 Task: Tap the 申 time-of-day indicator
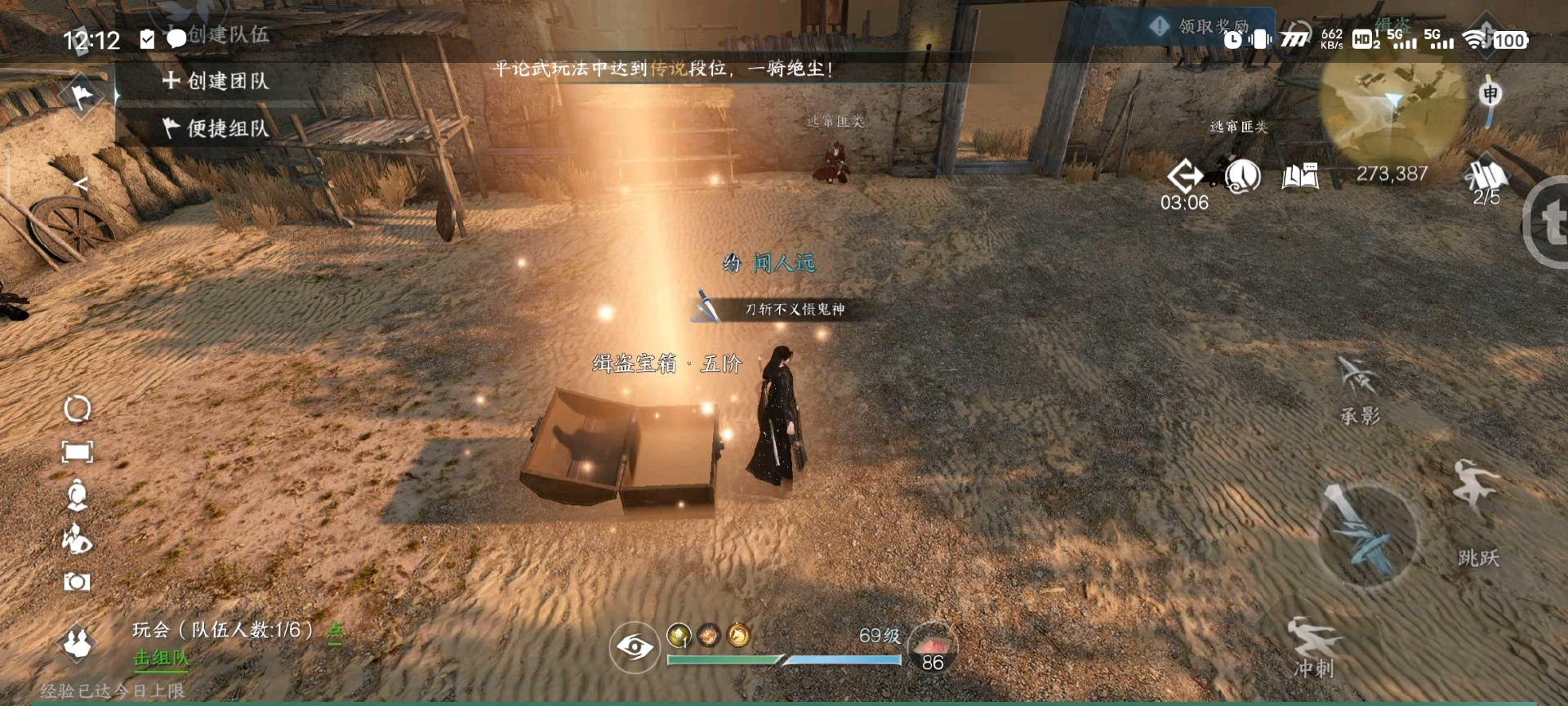(x=1490, y=95)
